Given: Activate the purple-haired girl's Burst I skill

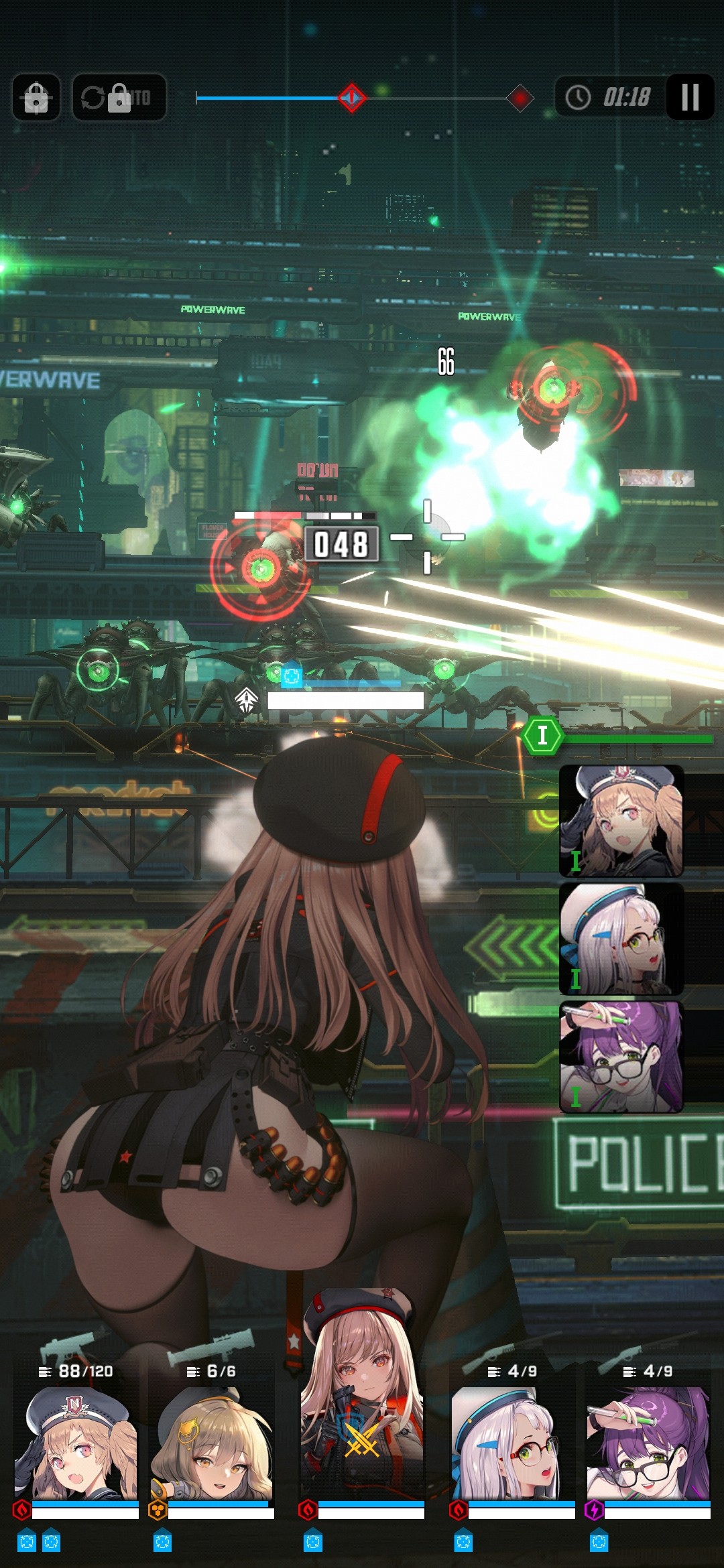Looking at the screenshot, I should [x=621, y=1057].
